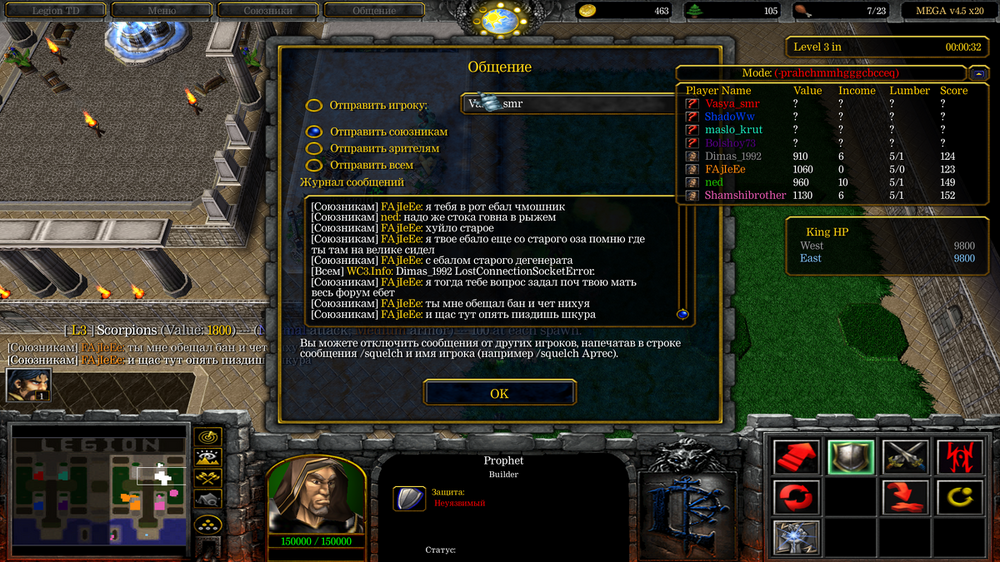The image size is (1000, 562).
Task: Toggle the formation movement button
Action: [208, 522]
